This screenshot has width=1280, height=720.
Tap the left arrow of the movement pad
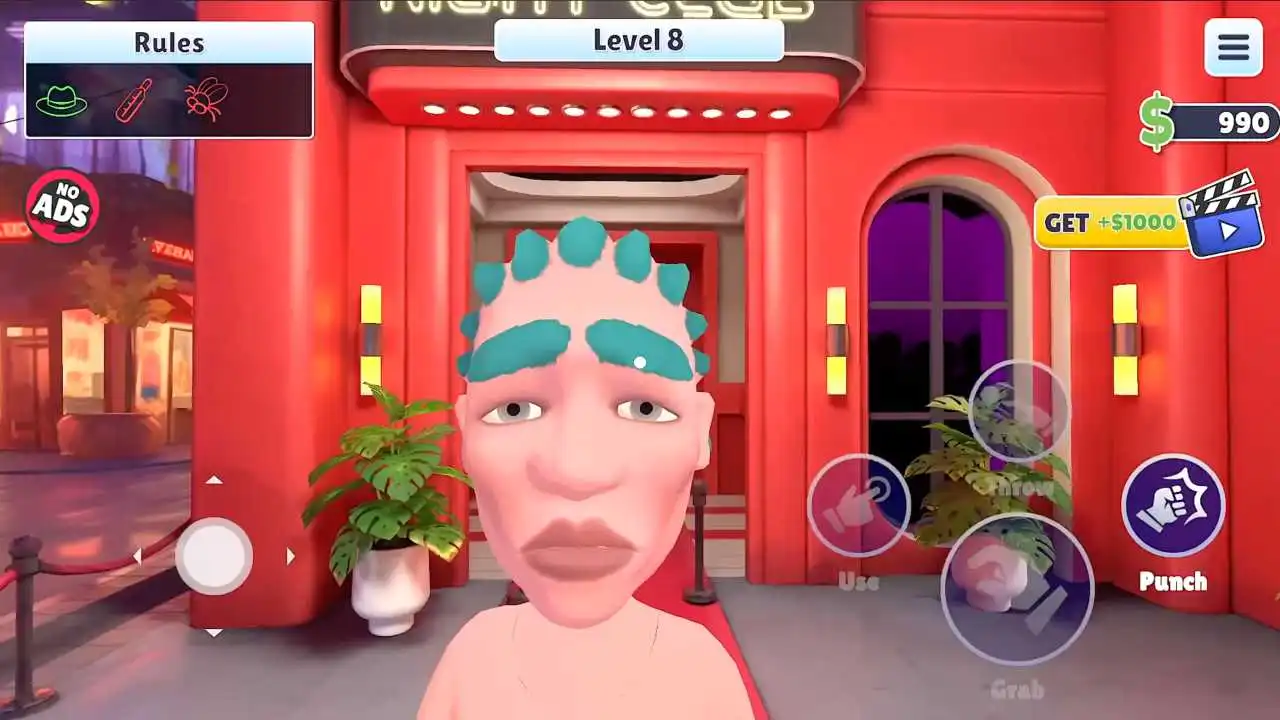[140, 557]
